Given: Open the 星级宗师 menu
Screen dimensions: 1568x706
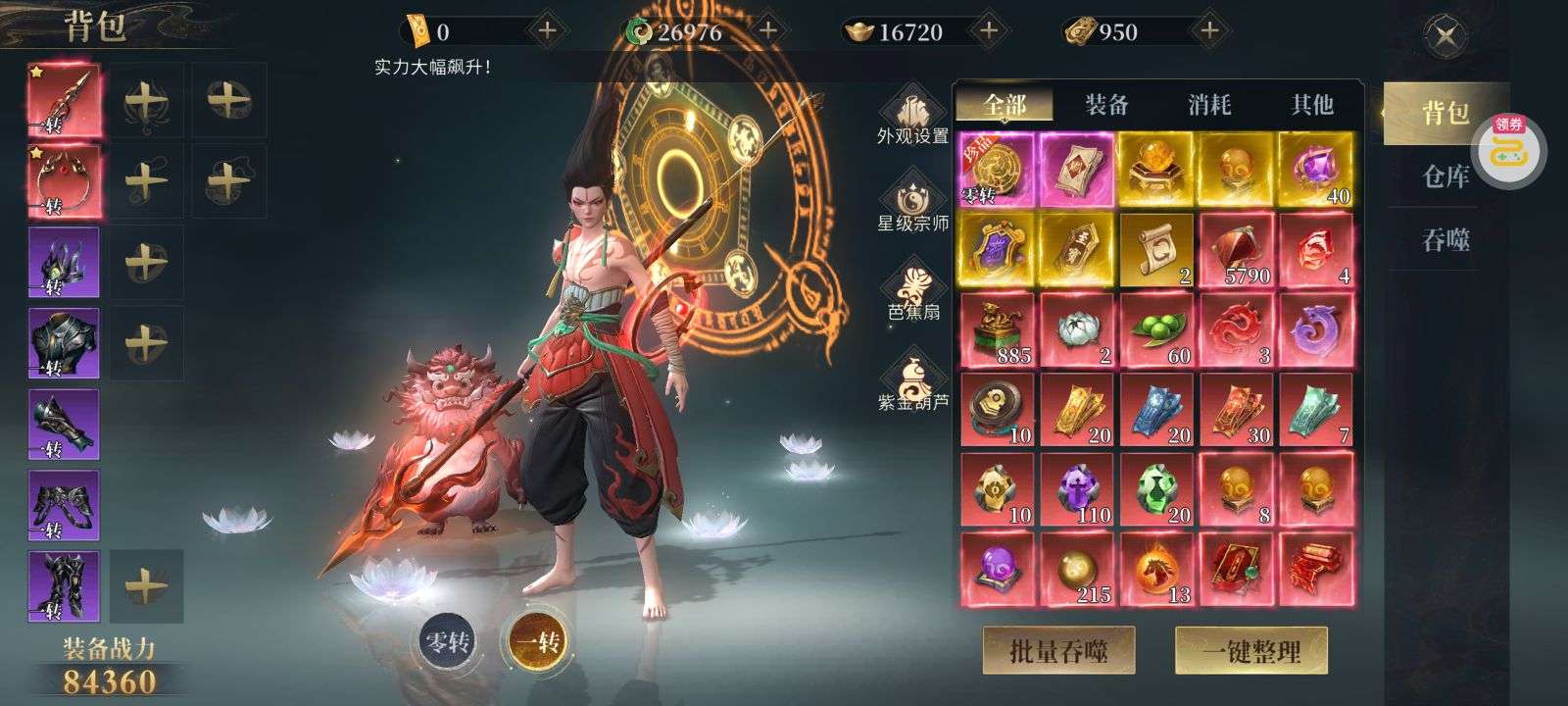Looking at the screenshot, I should 912,205.
